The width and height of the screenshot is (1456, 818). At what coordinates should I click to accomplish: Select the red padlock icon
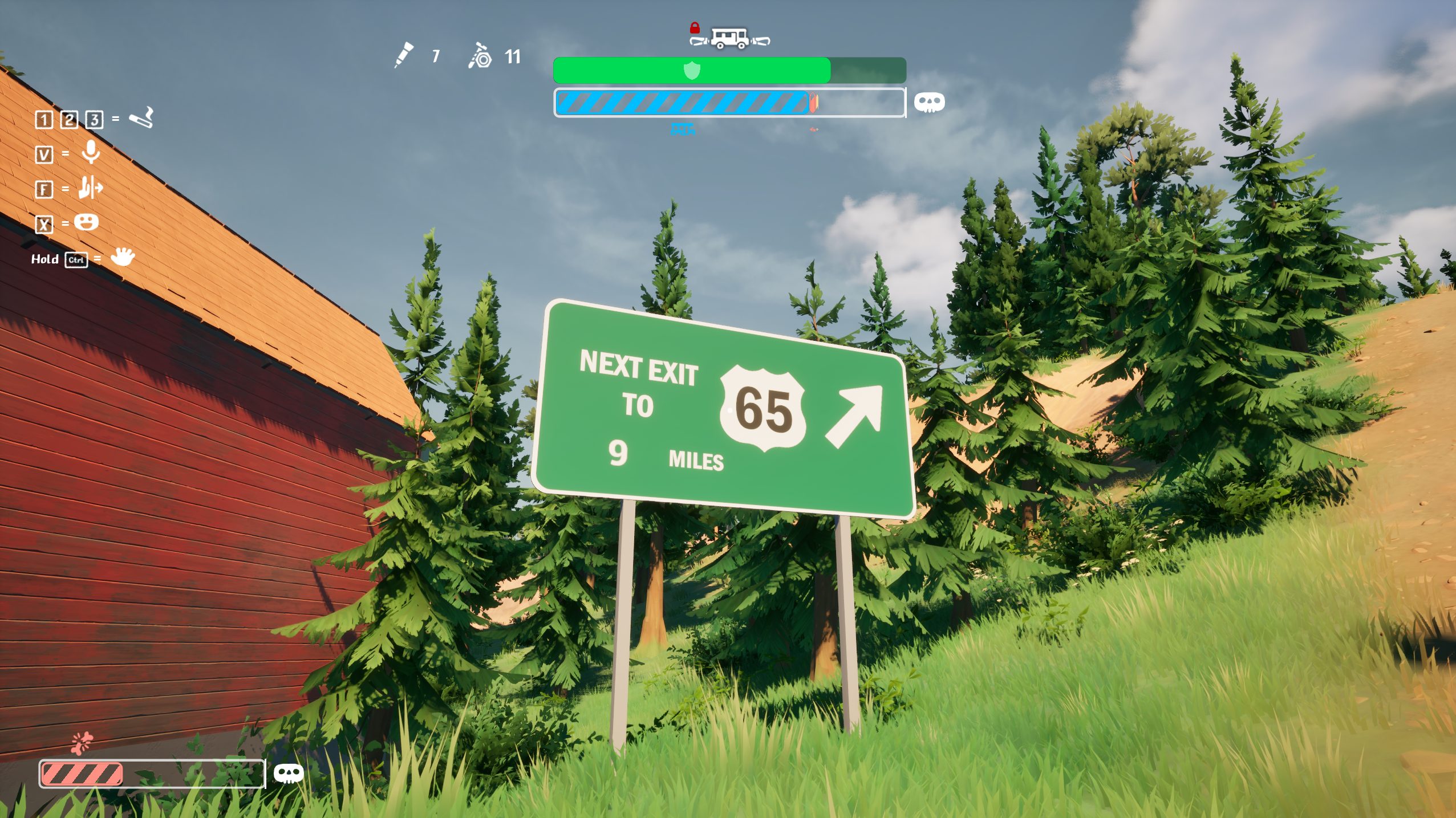pos(694,27)
